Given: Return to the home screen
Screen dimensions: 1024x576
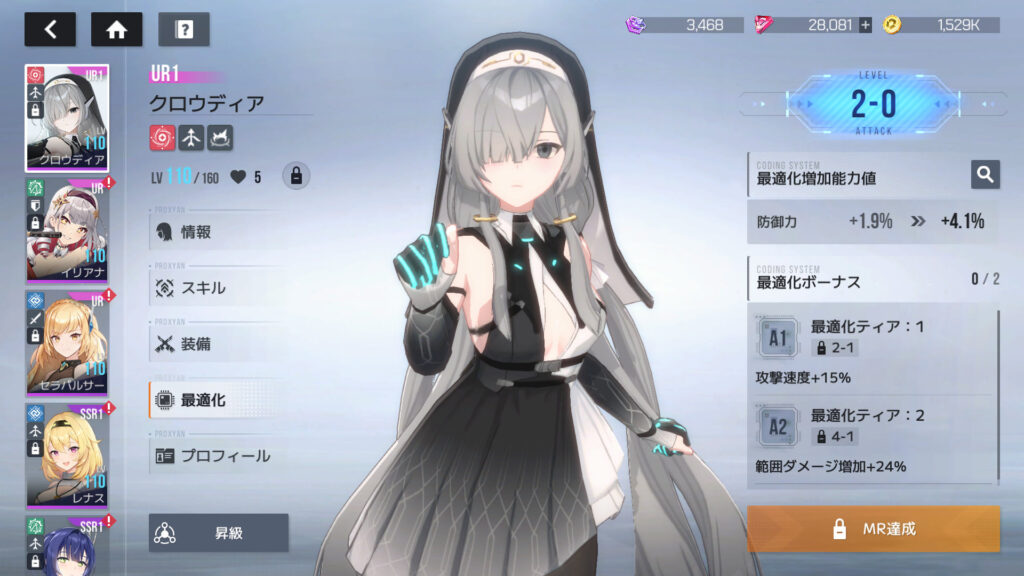Looking at the screenshot, I should pyautogui.click(x=117, y=29).
